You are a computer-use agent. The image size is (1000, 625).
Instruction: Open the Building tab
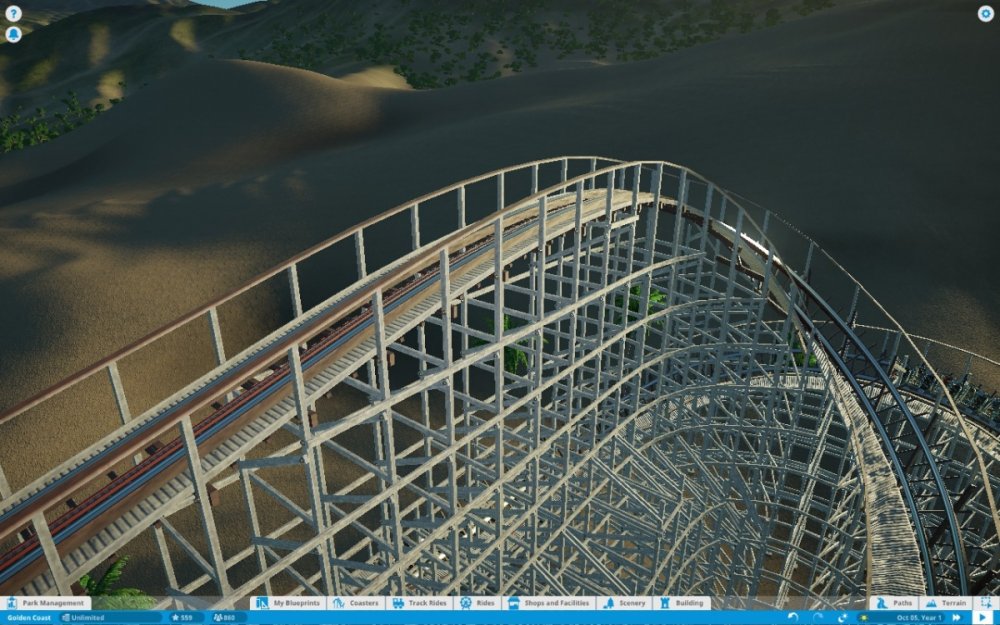tap(682, 603)
